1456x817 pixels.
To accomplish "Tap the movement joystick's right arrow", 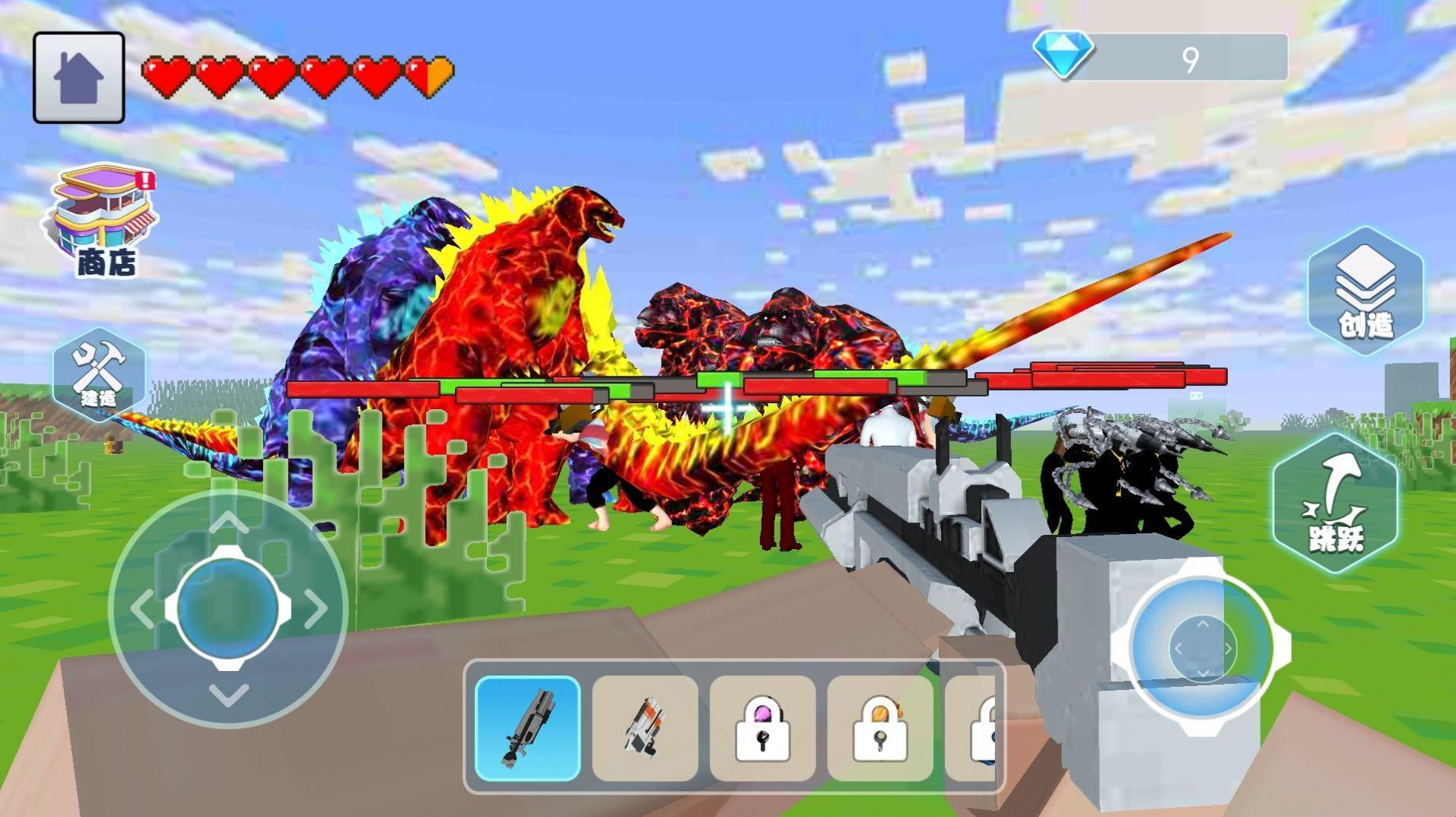I will (316, 609).
